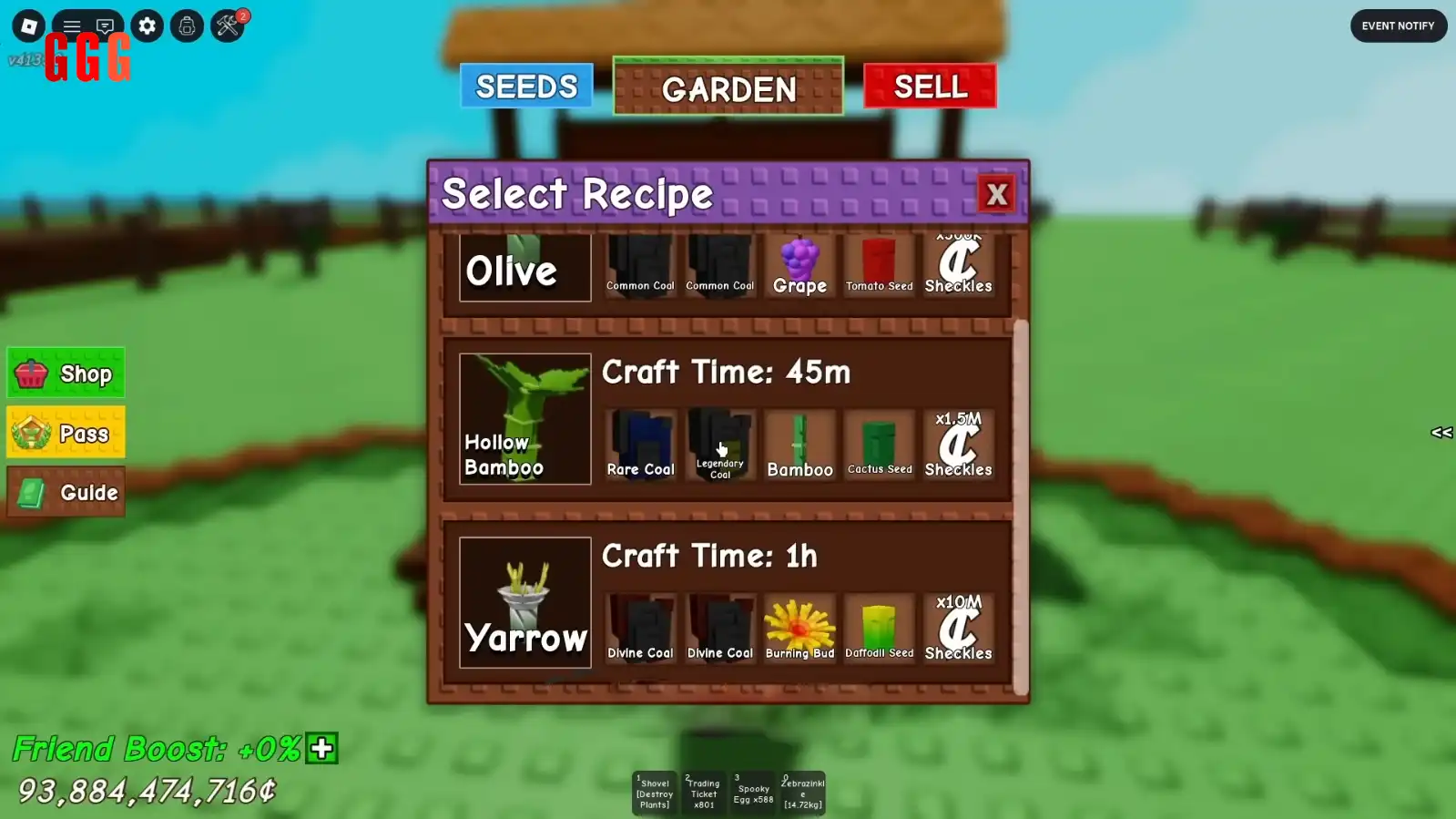This screenshot has width=1456, height=819.
Task: Open the Pass menu
Action: tap(66, 434)
